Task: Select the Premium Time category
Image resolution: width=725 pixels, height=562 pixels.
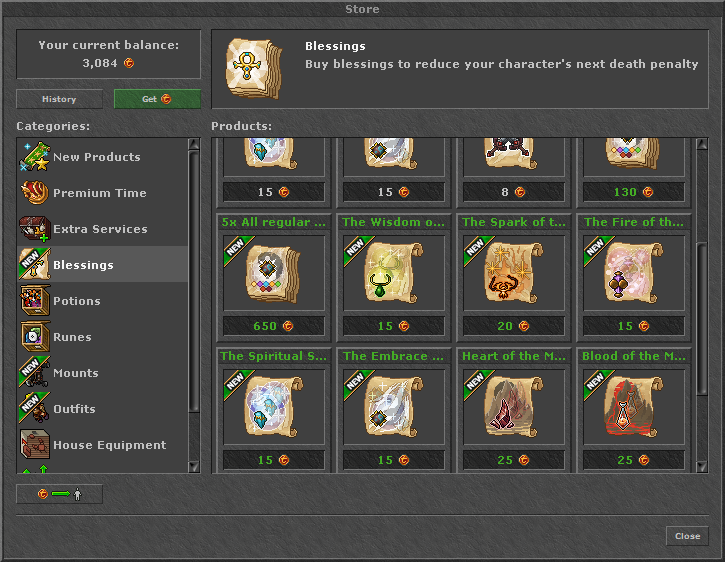Action: pos(99,193)
